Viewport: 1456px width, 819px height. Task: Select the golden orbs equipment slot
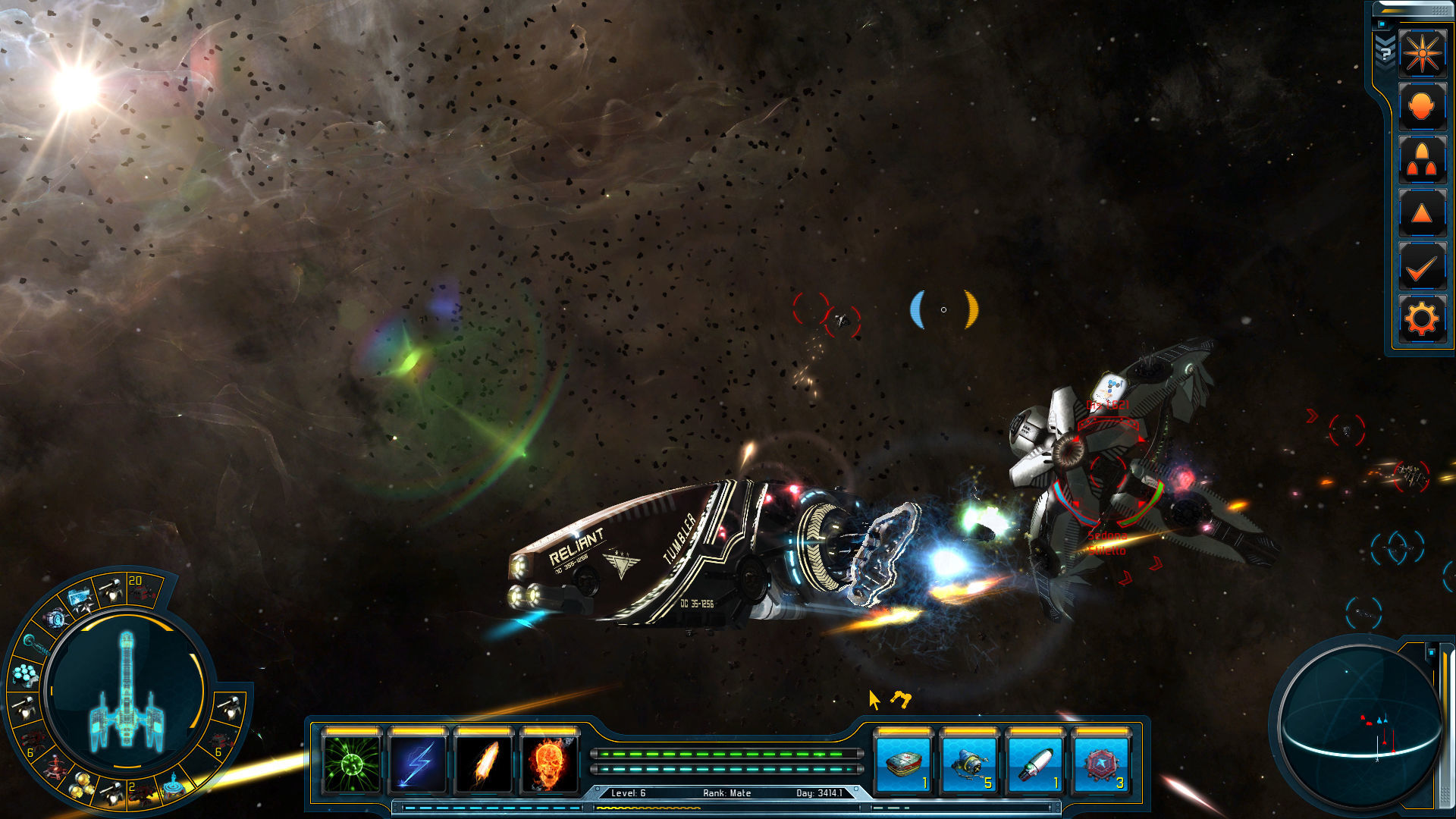81,789
